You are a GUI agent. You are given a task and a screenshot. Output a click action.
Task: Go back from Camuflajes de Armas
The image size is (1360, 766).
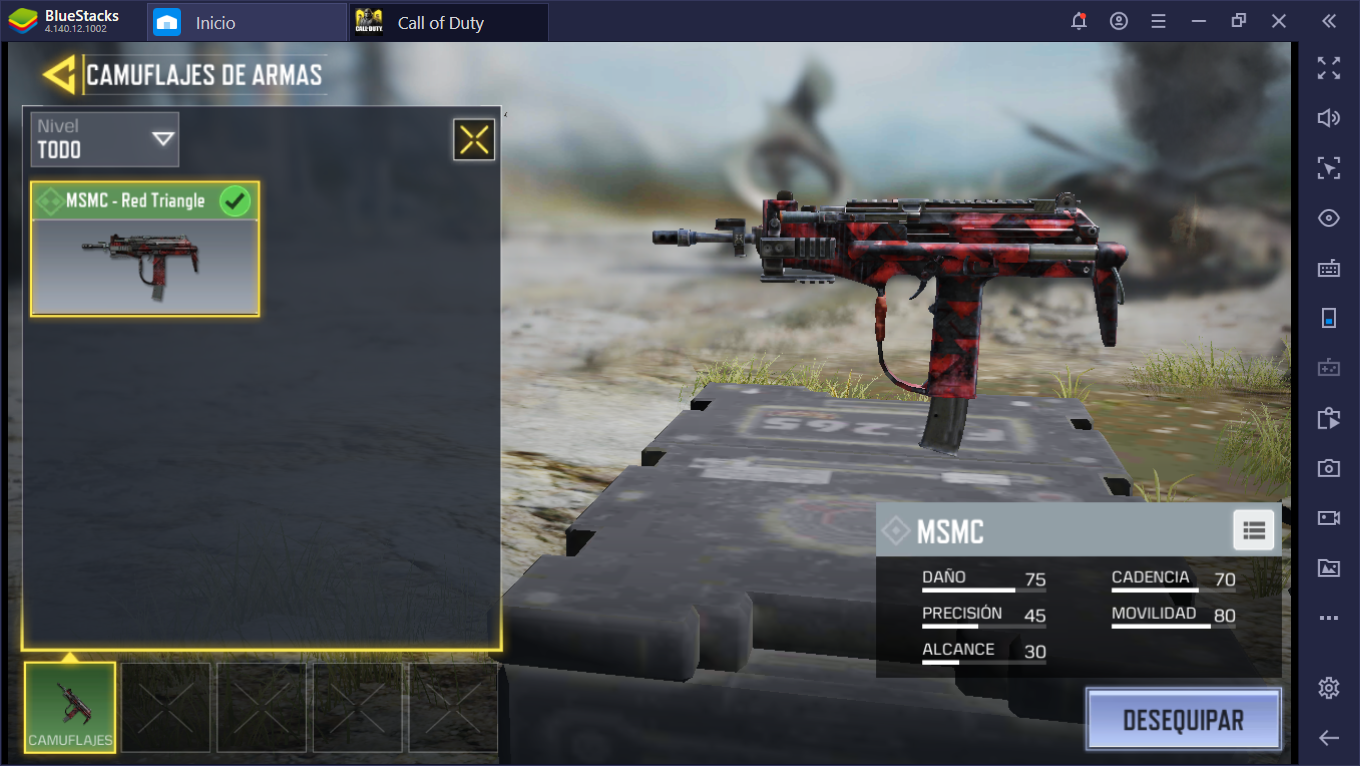click(59, 75)
